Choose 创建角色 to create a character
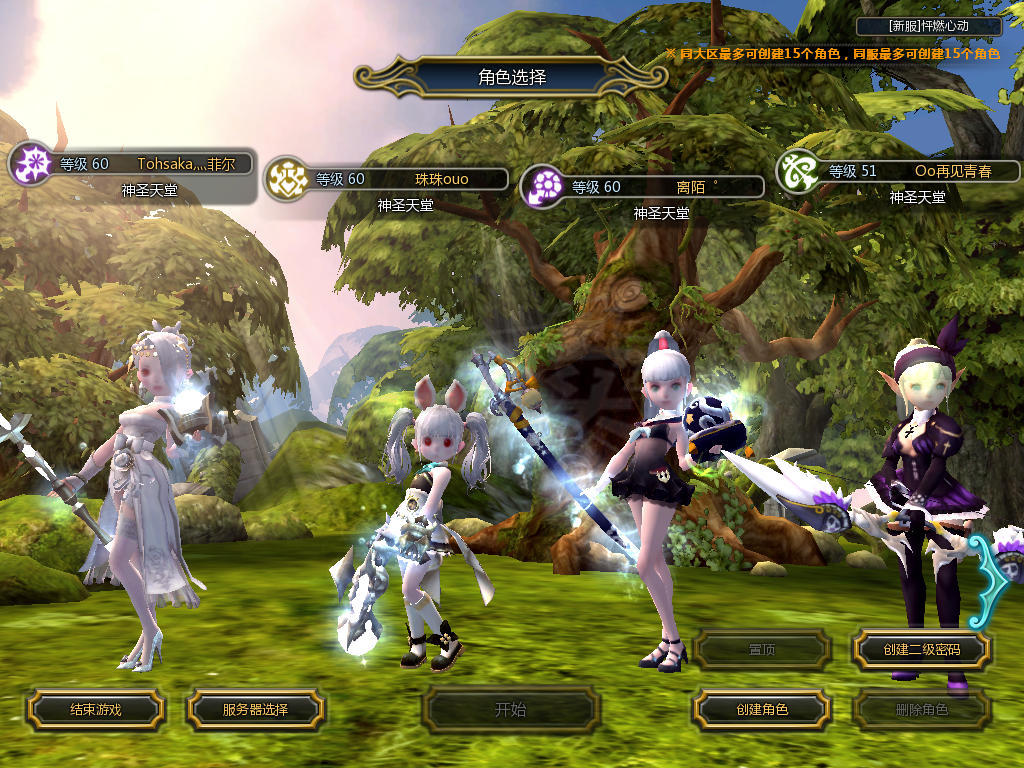 761,709
